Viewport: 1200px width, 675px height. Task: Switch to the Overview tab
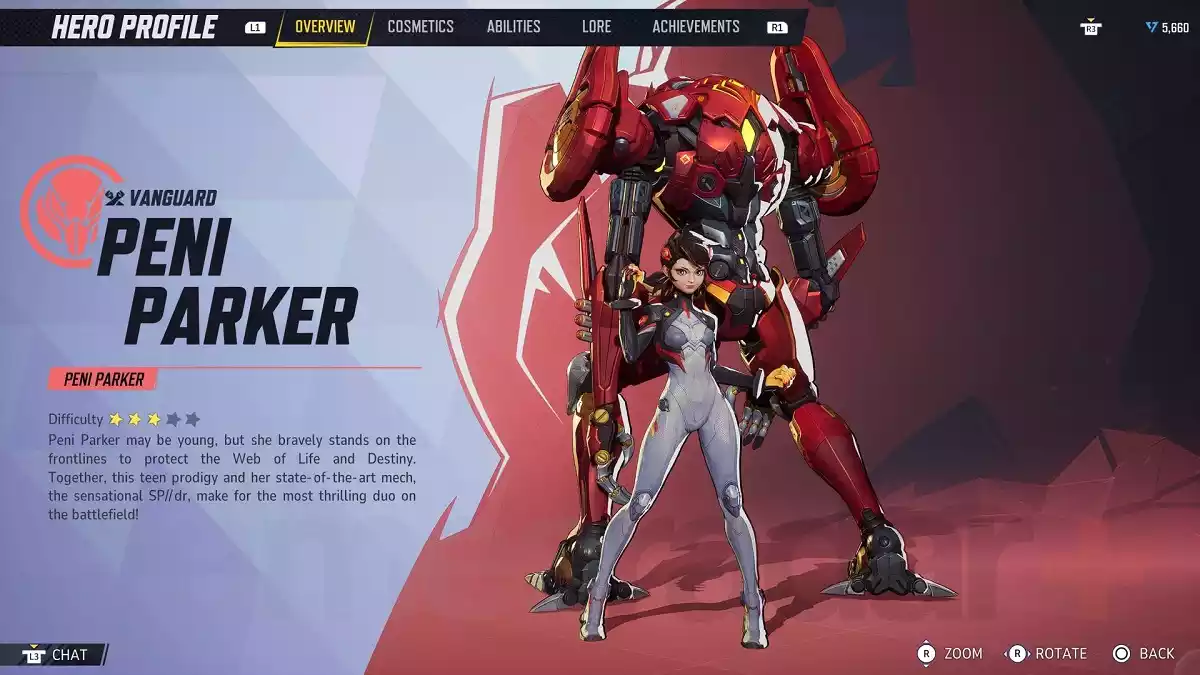click(325, 27)
